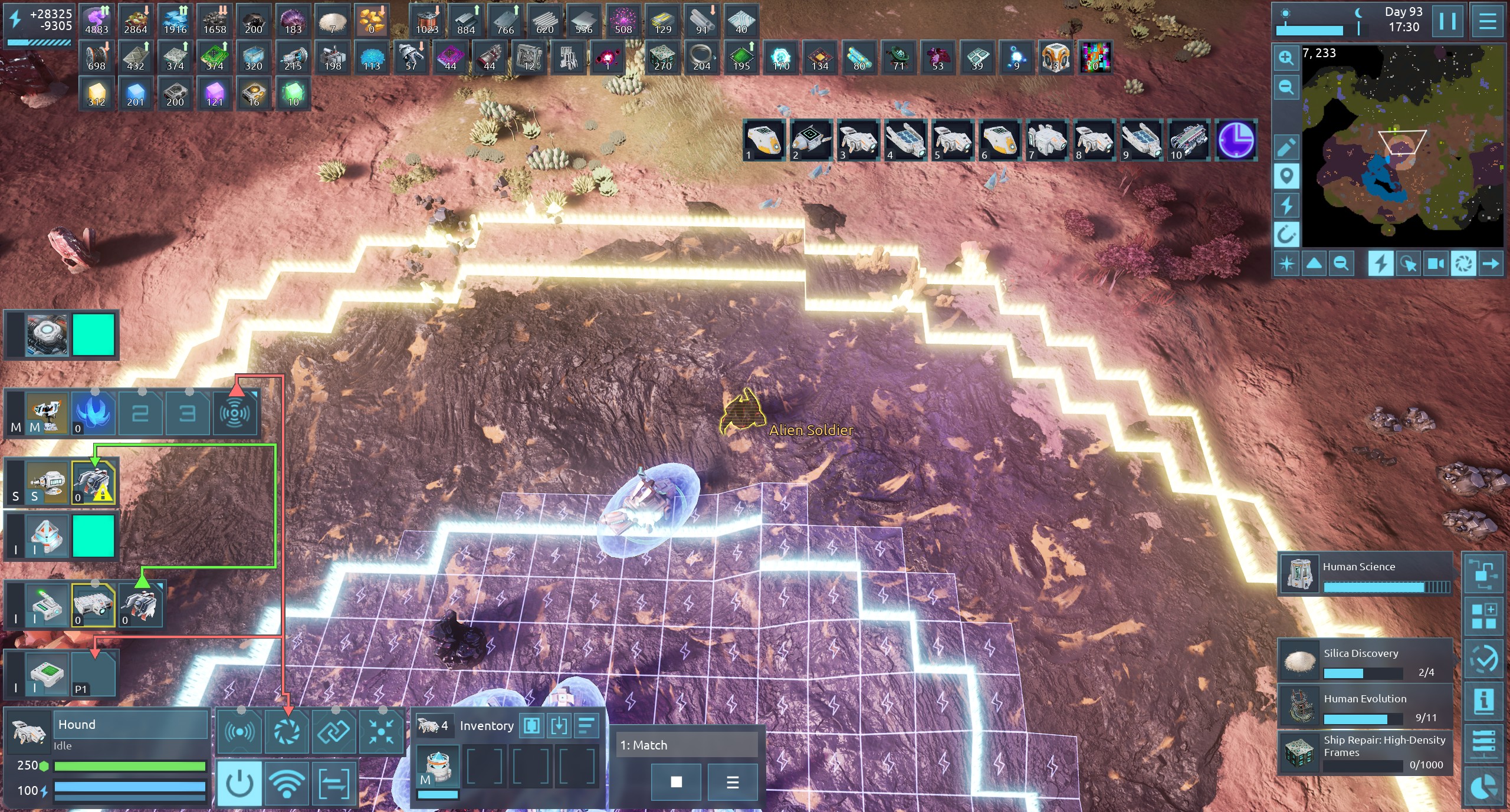Choose hotbar unit slot number 1
The width and height of the screenshot is (1510, 812).
(764, 140)
